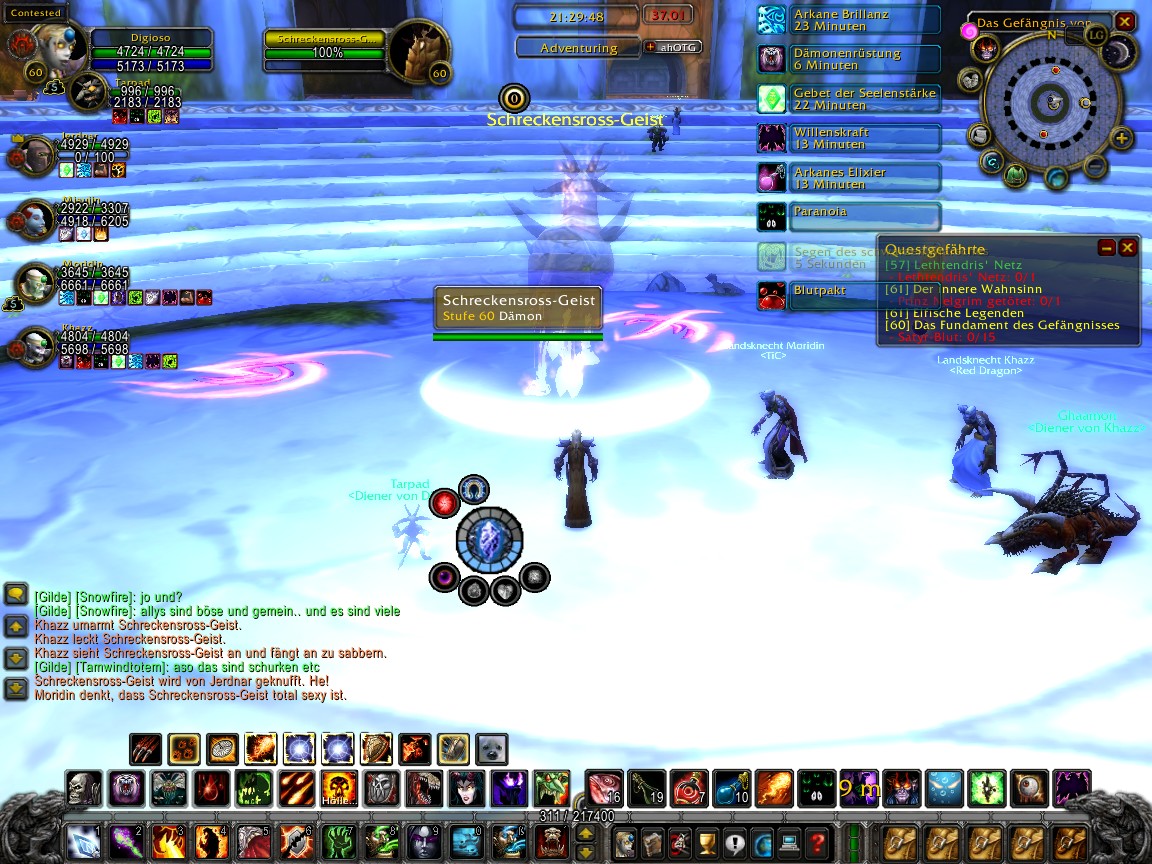Click the ahOTG button

coord(673,47)
